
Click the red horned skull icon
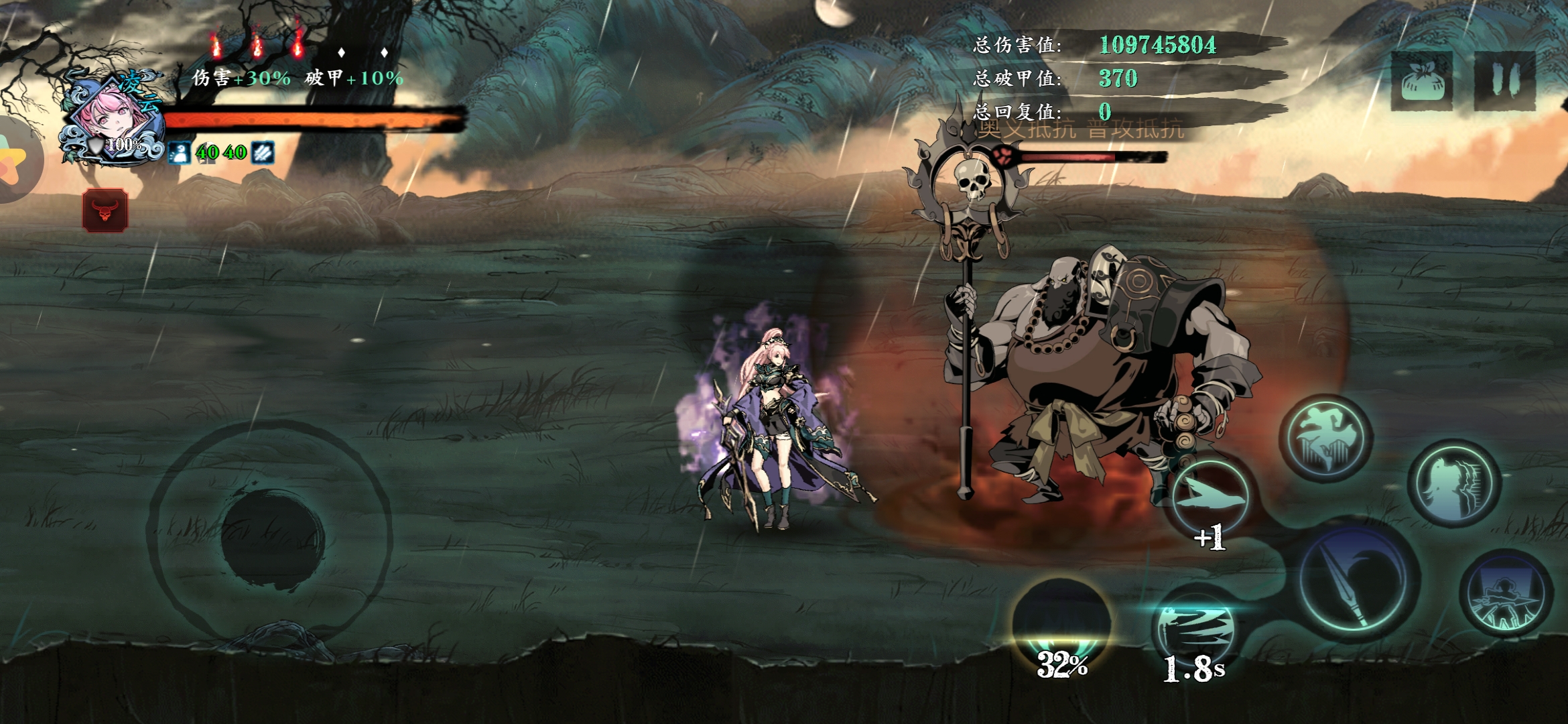coord(105,210)
